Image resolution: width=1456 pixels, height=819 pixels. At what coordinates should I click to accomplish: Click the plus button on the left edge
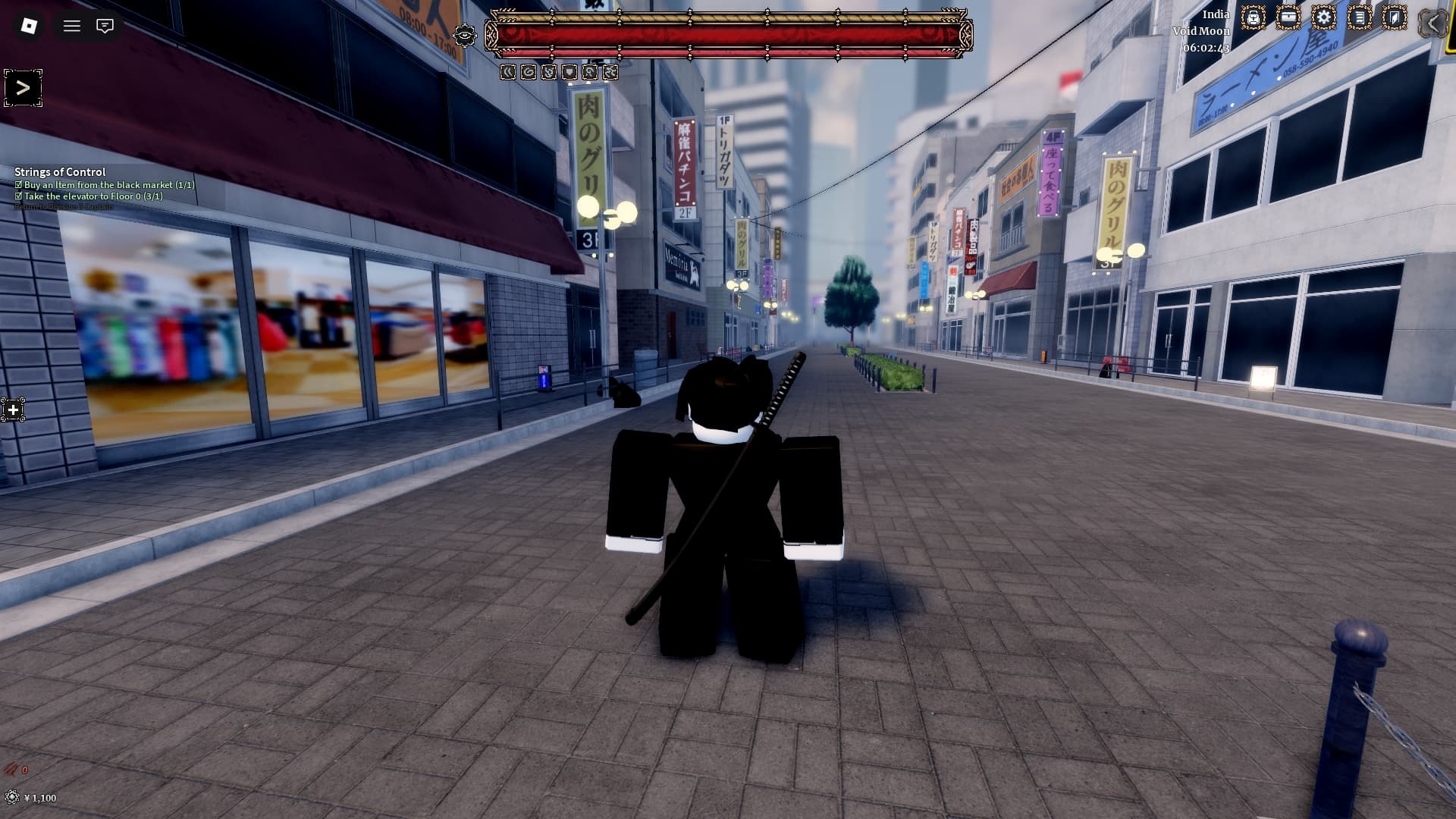coord(13,410)
